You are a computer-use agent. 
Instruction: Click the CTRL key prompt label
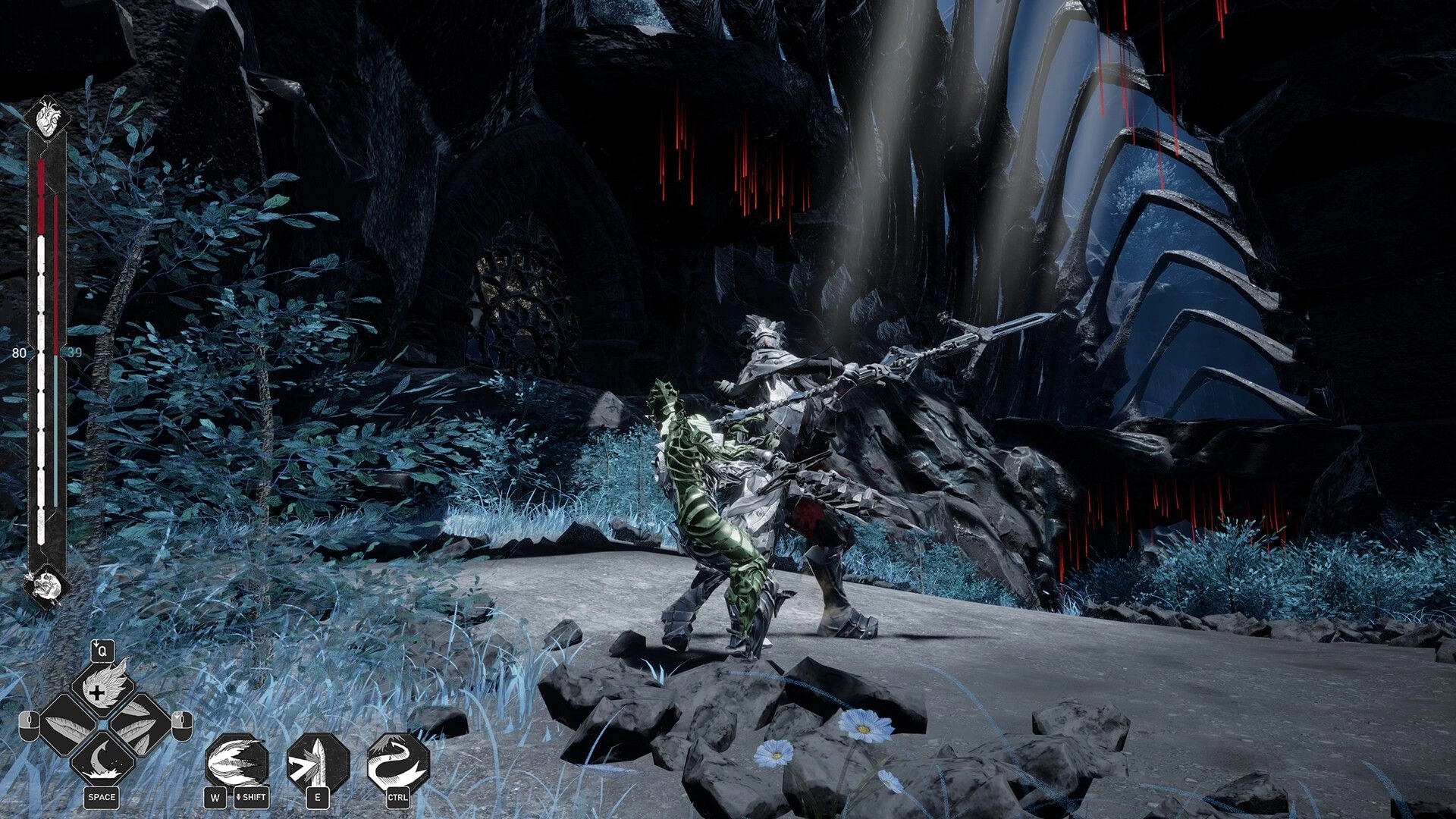click(x=398, y=798)
